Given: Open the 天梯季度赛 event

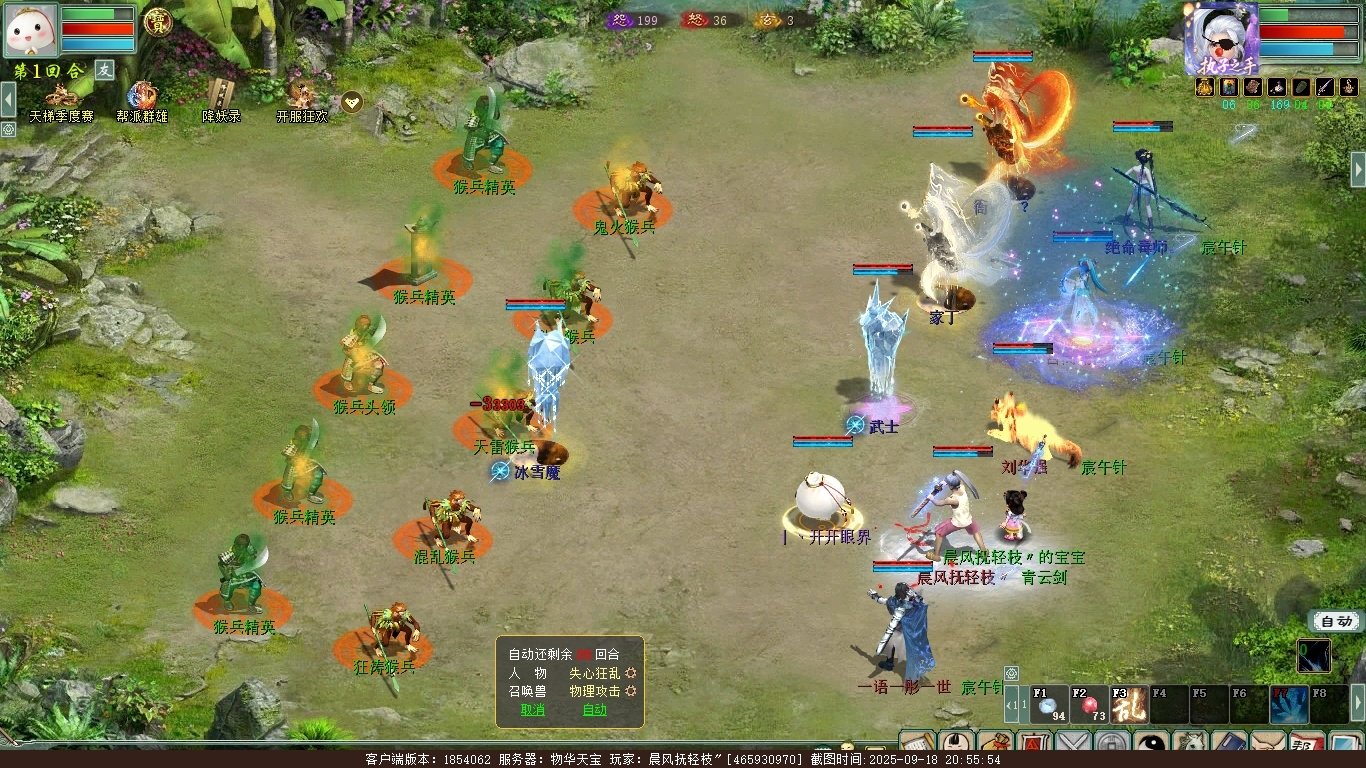Looking at the screenshot, I should (x=61, y=102).
